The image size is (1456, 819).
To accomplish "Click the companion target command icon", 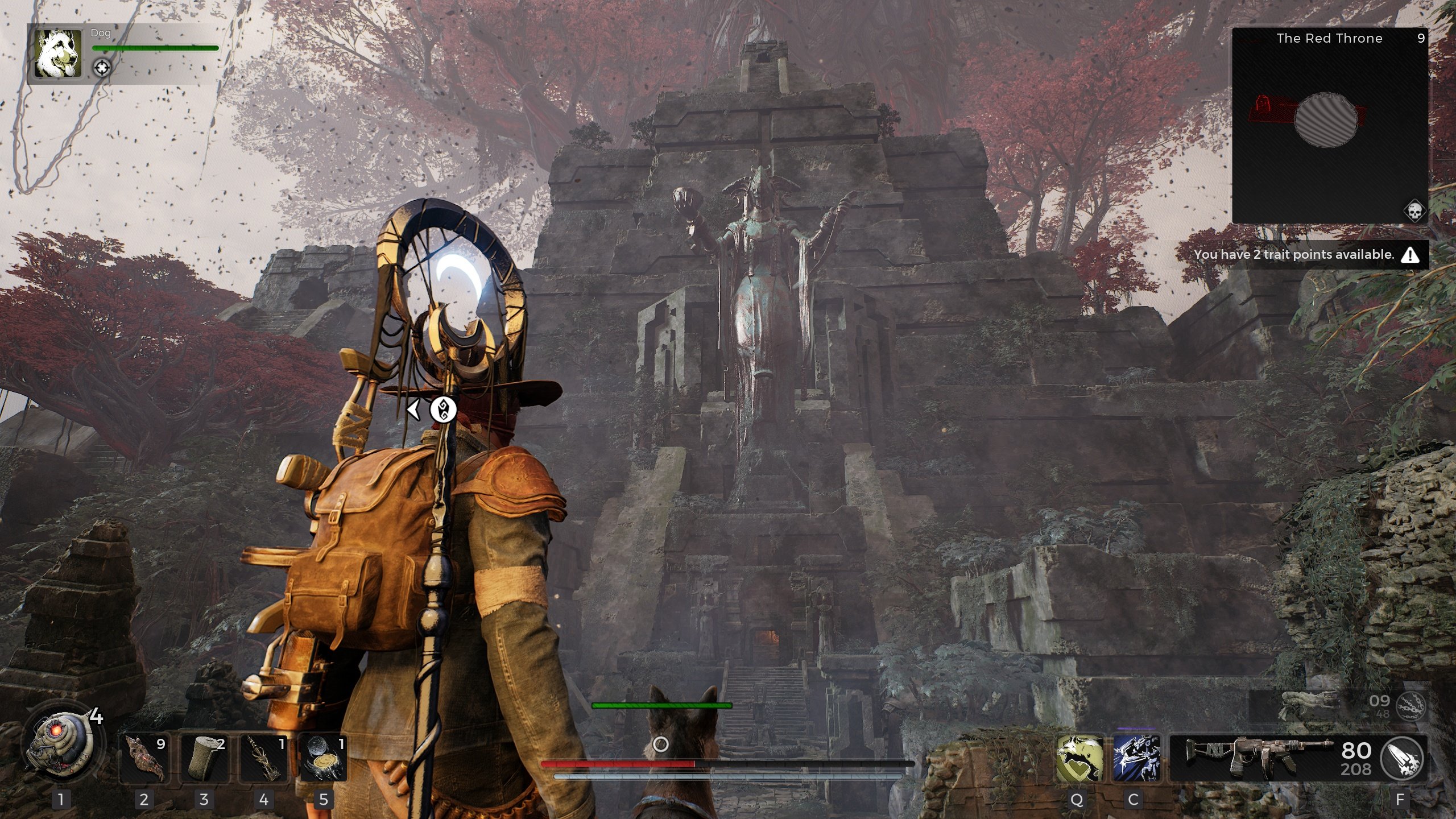I will pyautogui.click(x=102, y=68).
